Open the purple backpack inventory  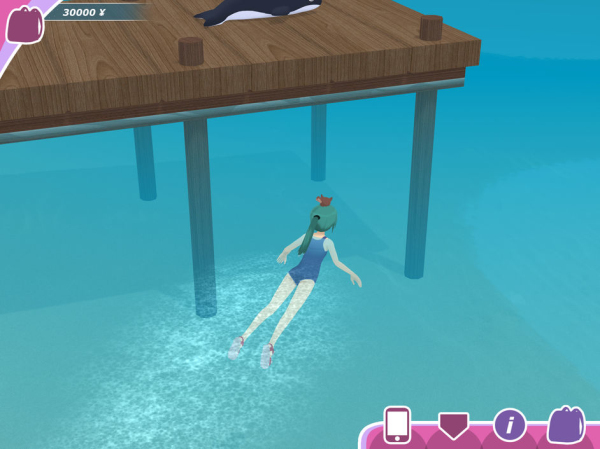[x=565, y=425]
